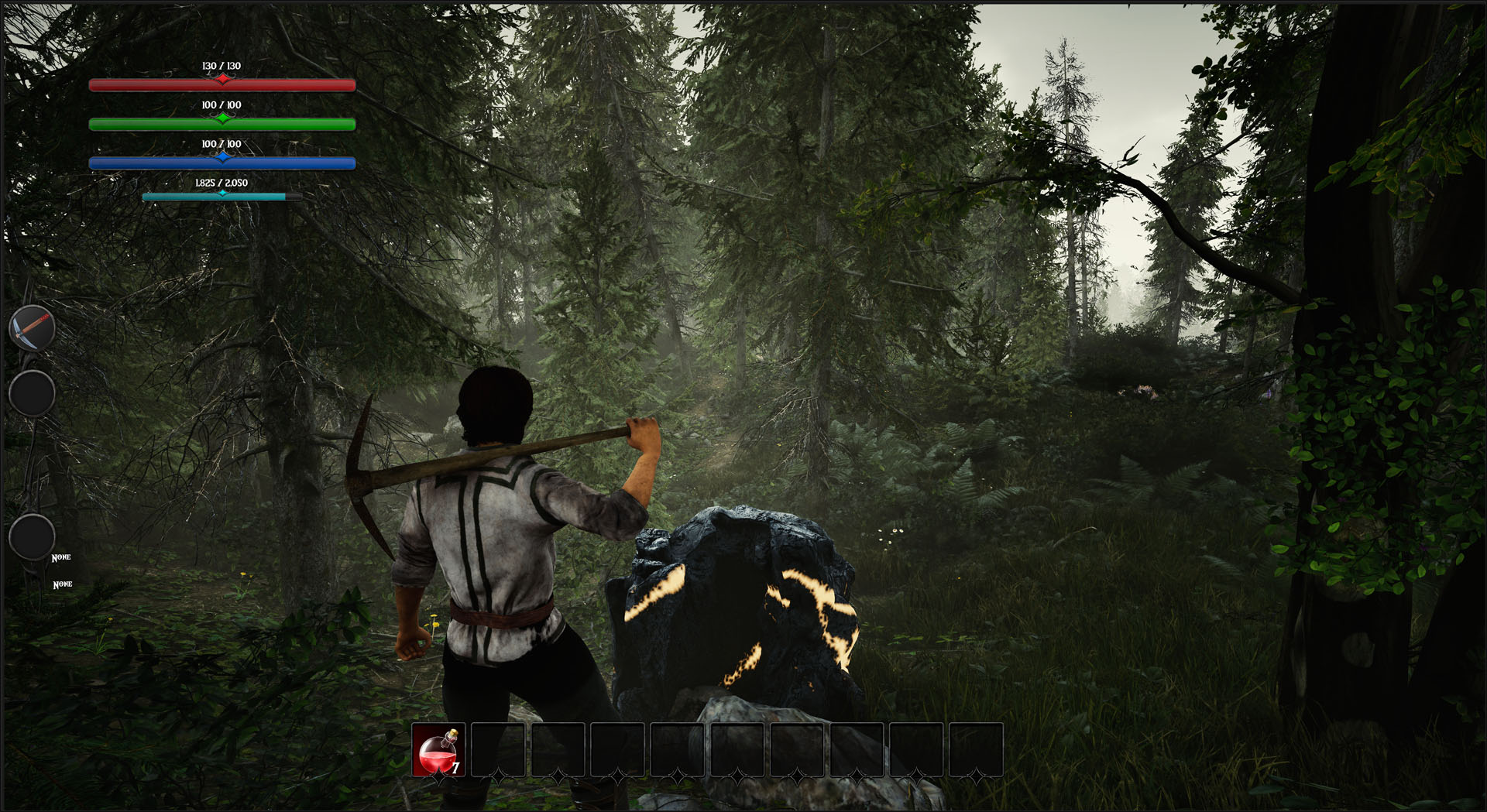Click the 1,825/2,050 experience text

222,184
